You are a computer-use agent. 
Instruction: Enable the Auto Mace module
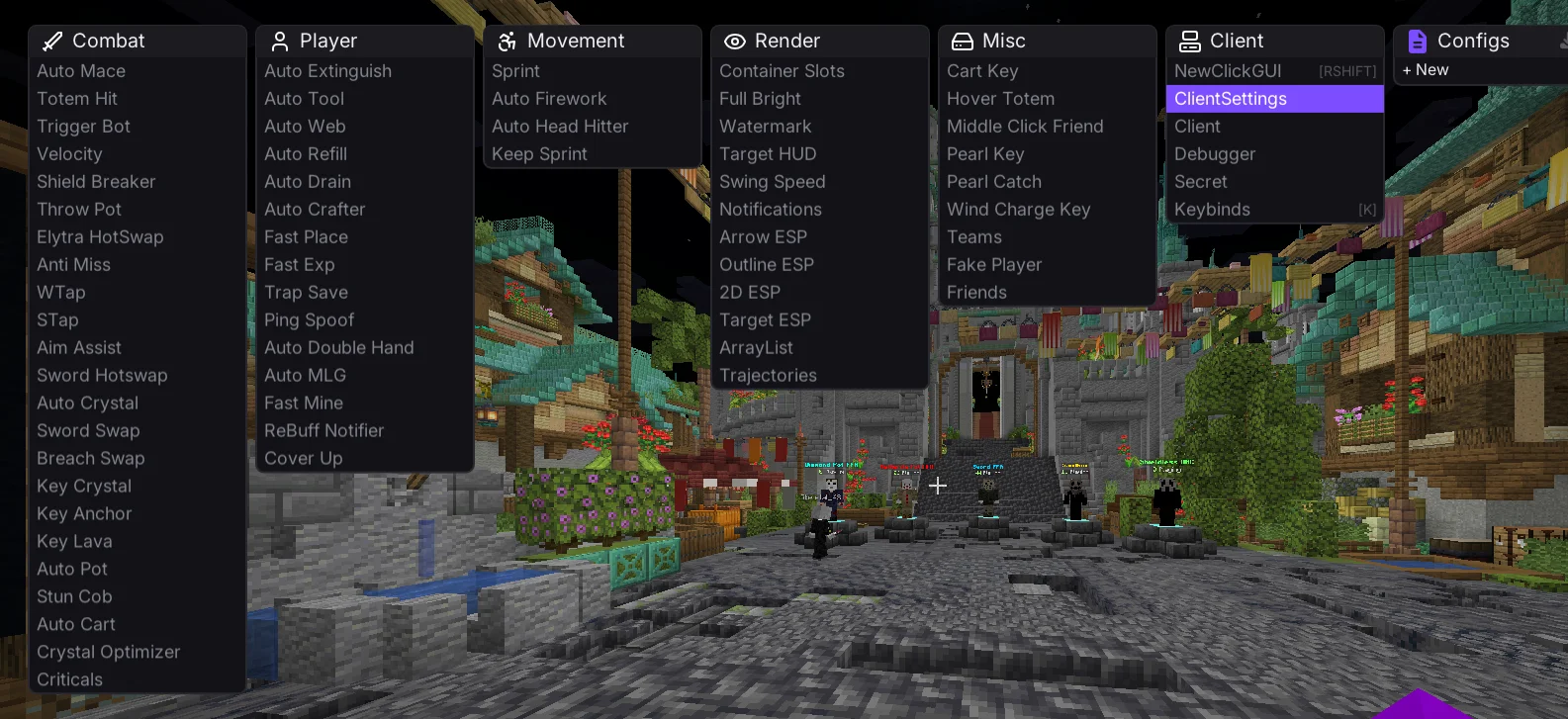(81, 71)
